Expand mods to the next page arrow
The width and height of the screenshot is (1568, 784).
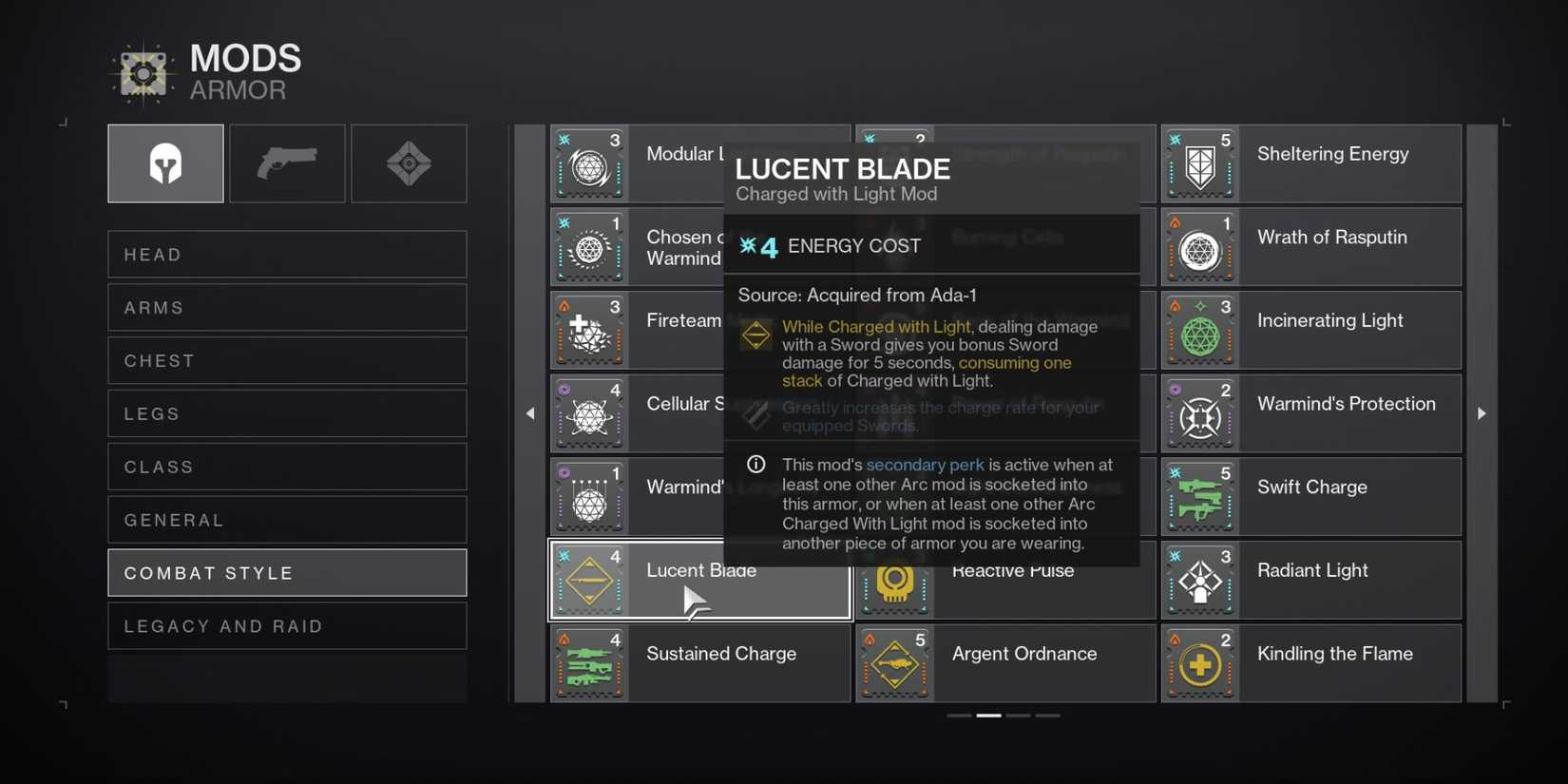(1482, 413)
